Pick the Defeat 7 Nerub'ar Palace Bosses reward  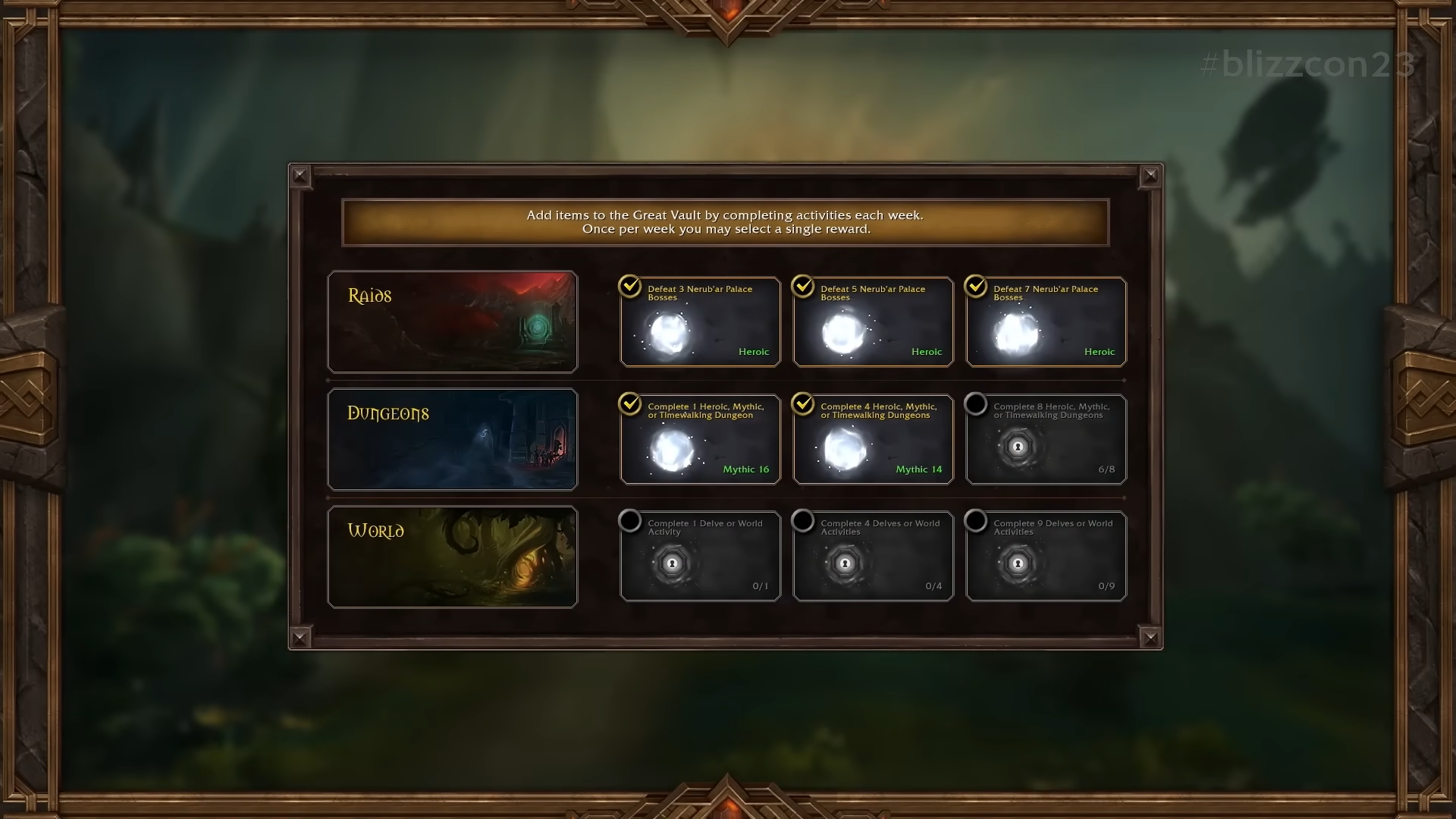pyautogui.click(x=1046, y=322)
